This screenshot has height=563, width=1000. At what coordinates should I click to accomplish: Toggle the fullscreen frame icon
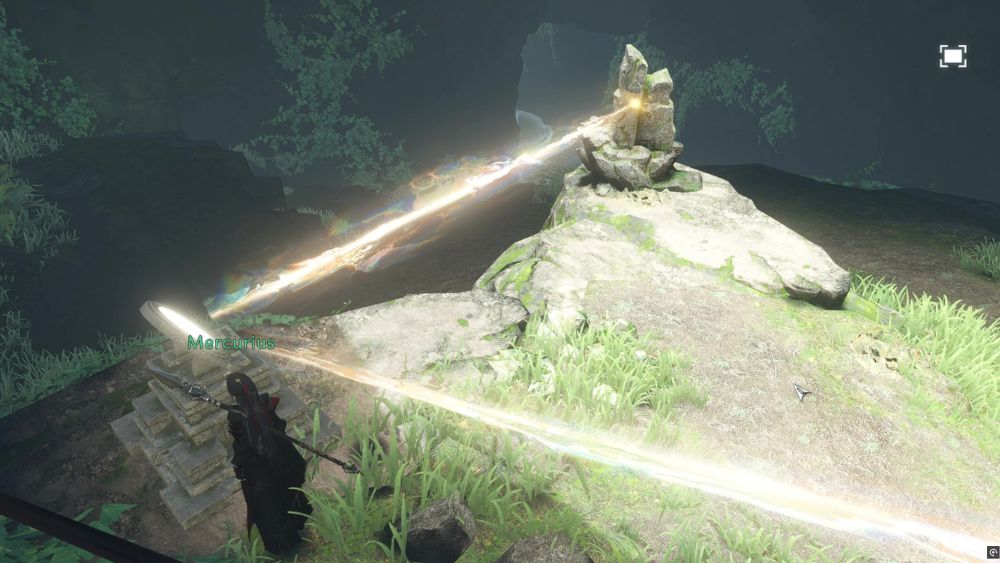pyautogui.click(x=953, y=57)
